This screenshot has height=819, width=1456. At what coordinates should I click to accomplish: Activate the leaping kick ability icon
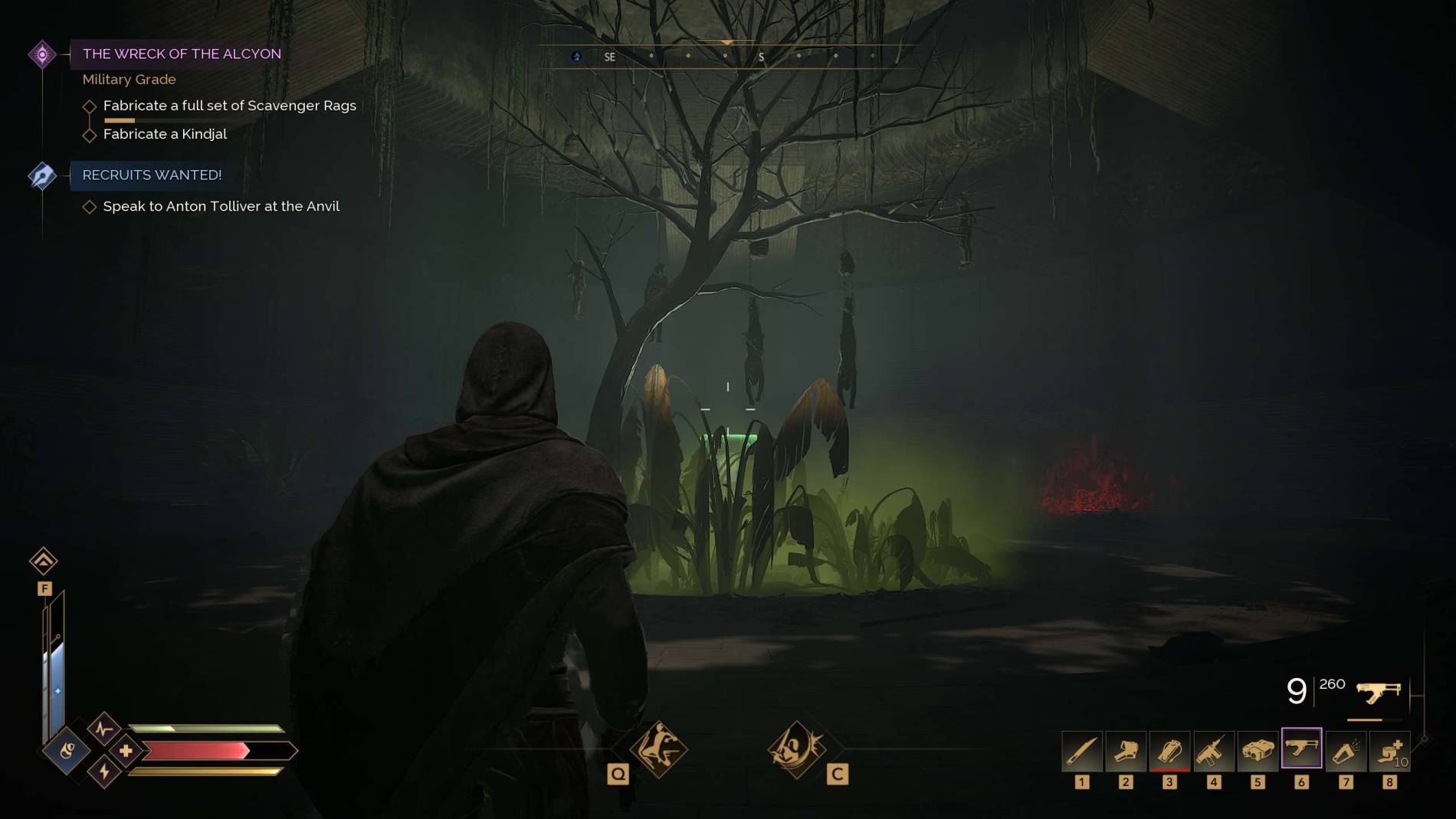[658, 749]
